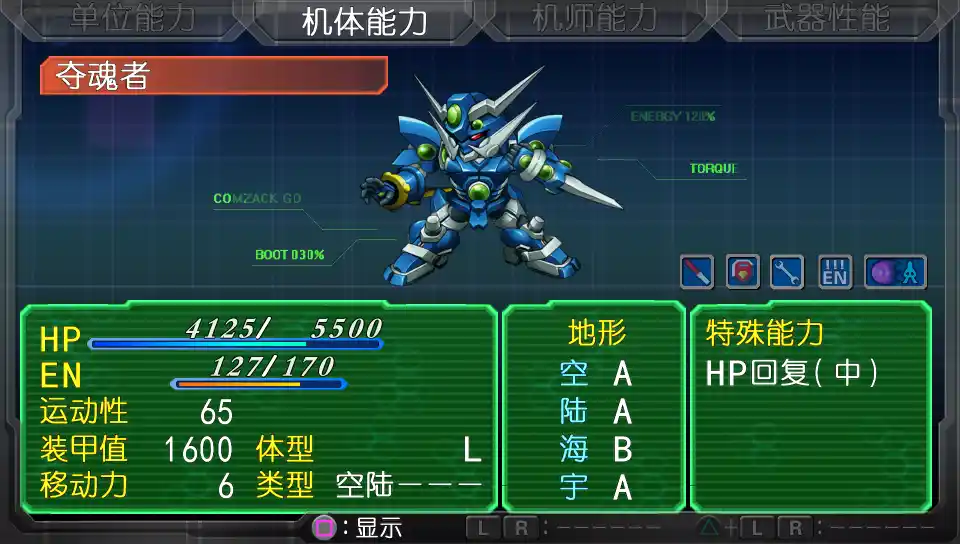
Task: Select the HP回复(中) special ability
Action: [x=792, y=373]
